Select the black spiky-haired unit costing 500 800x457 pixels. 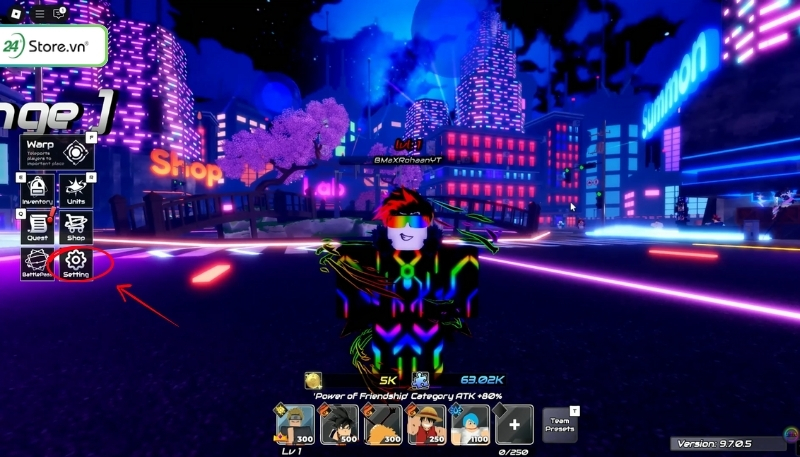(x=339, y=424)
